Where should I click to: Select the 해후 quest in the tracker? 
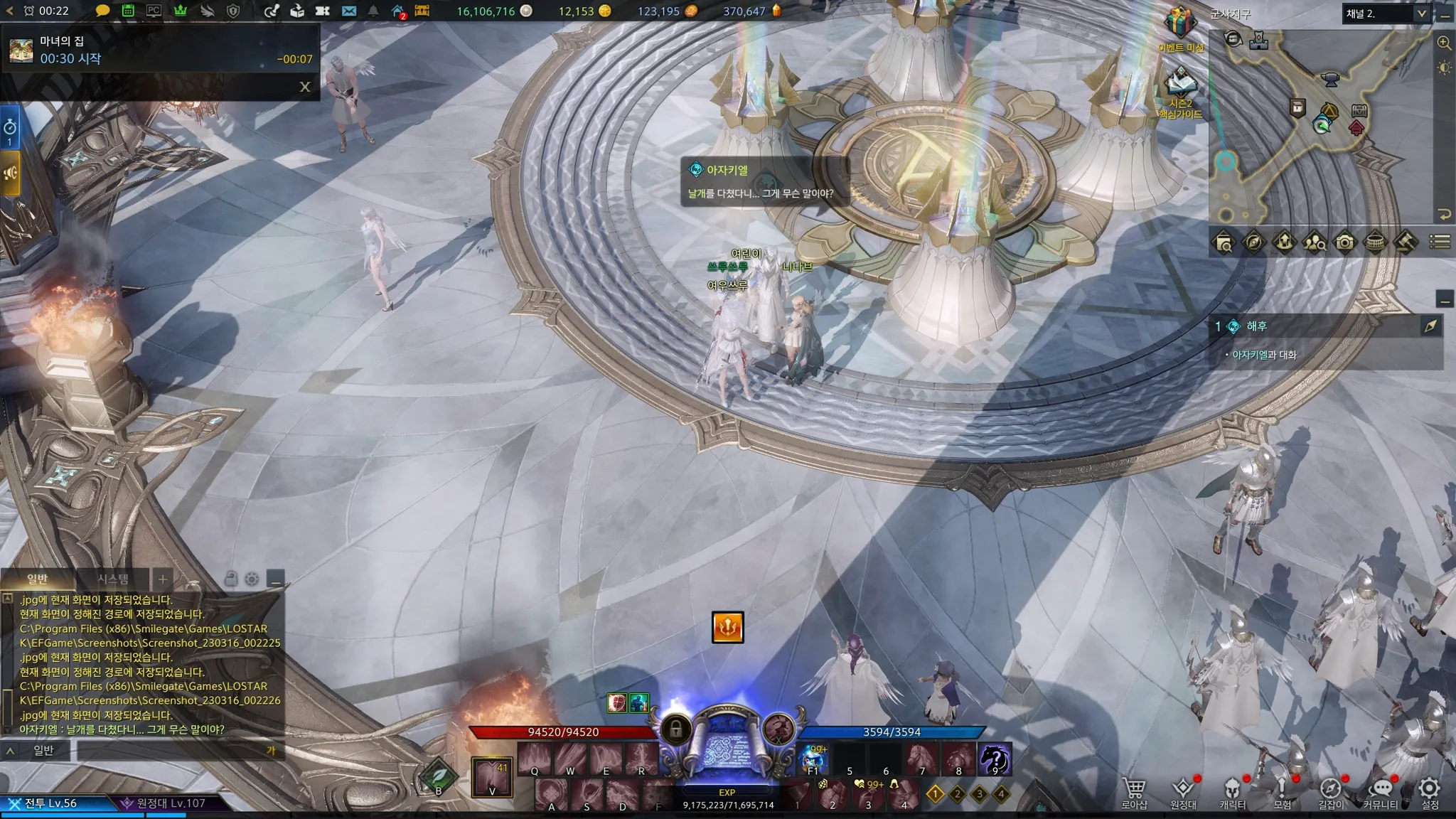[1257, 326]
